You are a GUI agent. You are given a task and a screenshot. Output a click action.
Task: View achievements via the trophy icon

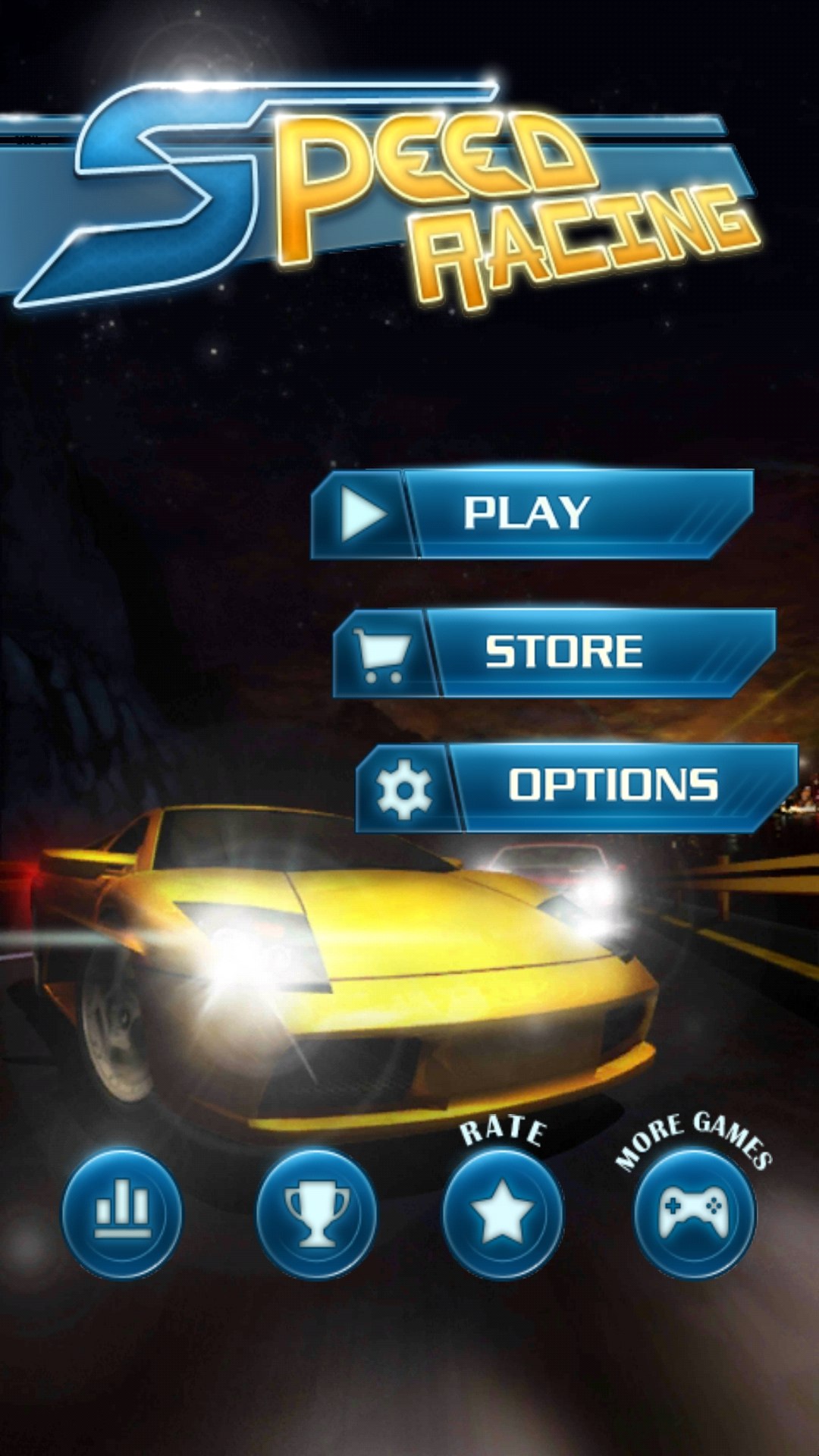316,1213
